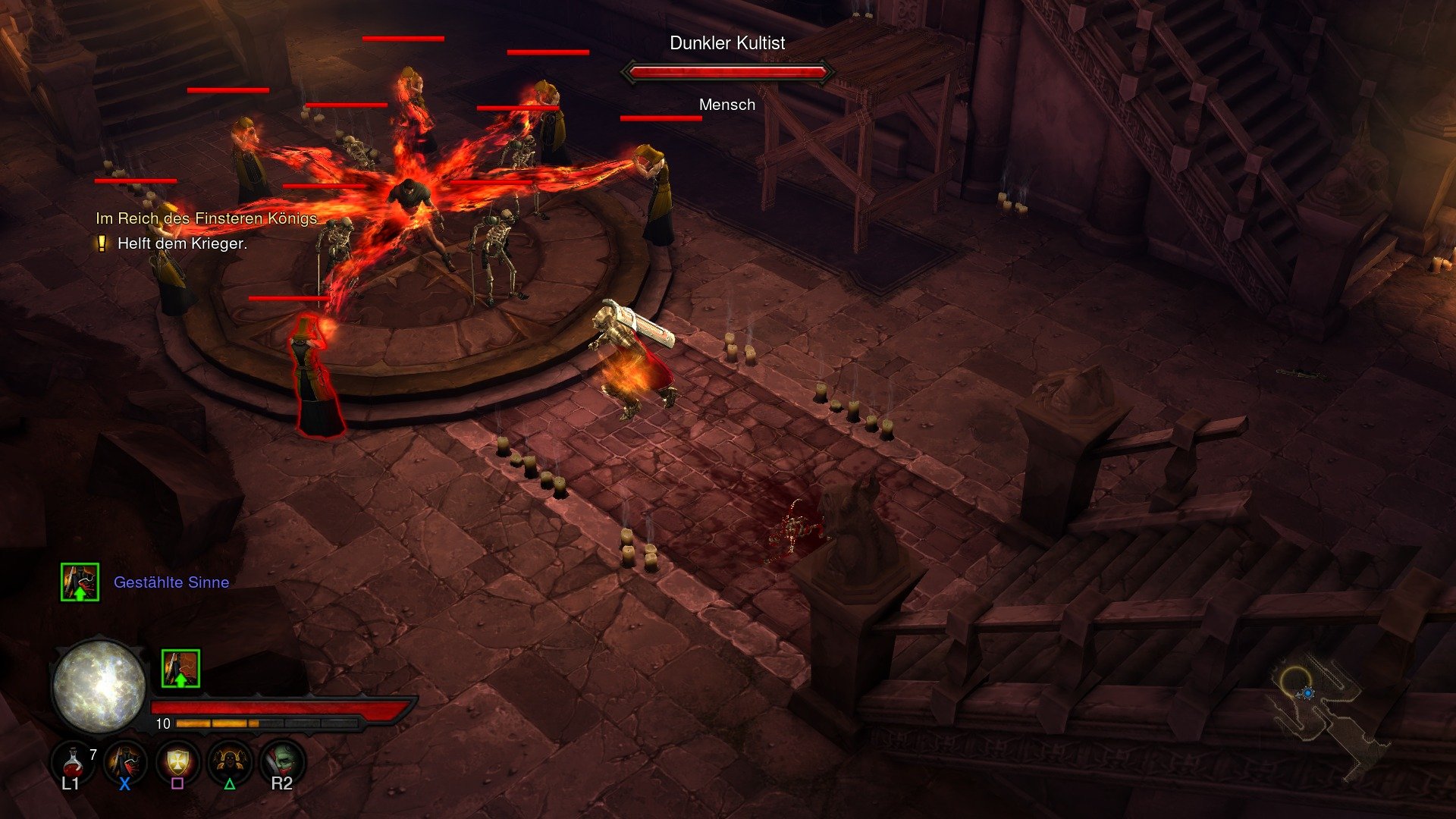Click the quest objective Helft dem Krieger
This screenshot has height=819, width=1456.
pos(184,244)
